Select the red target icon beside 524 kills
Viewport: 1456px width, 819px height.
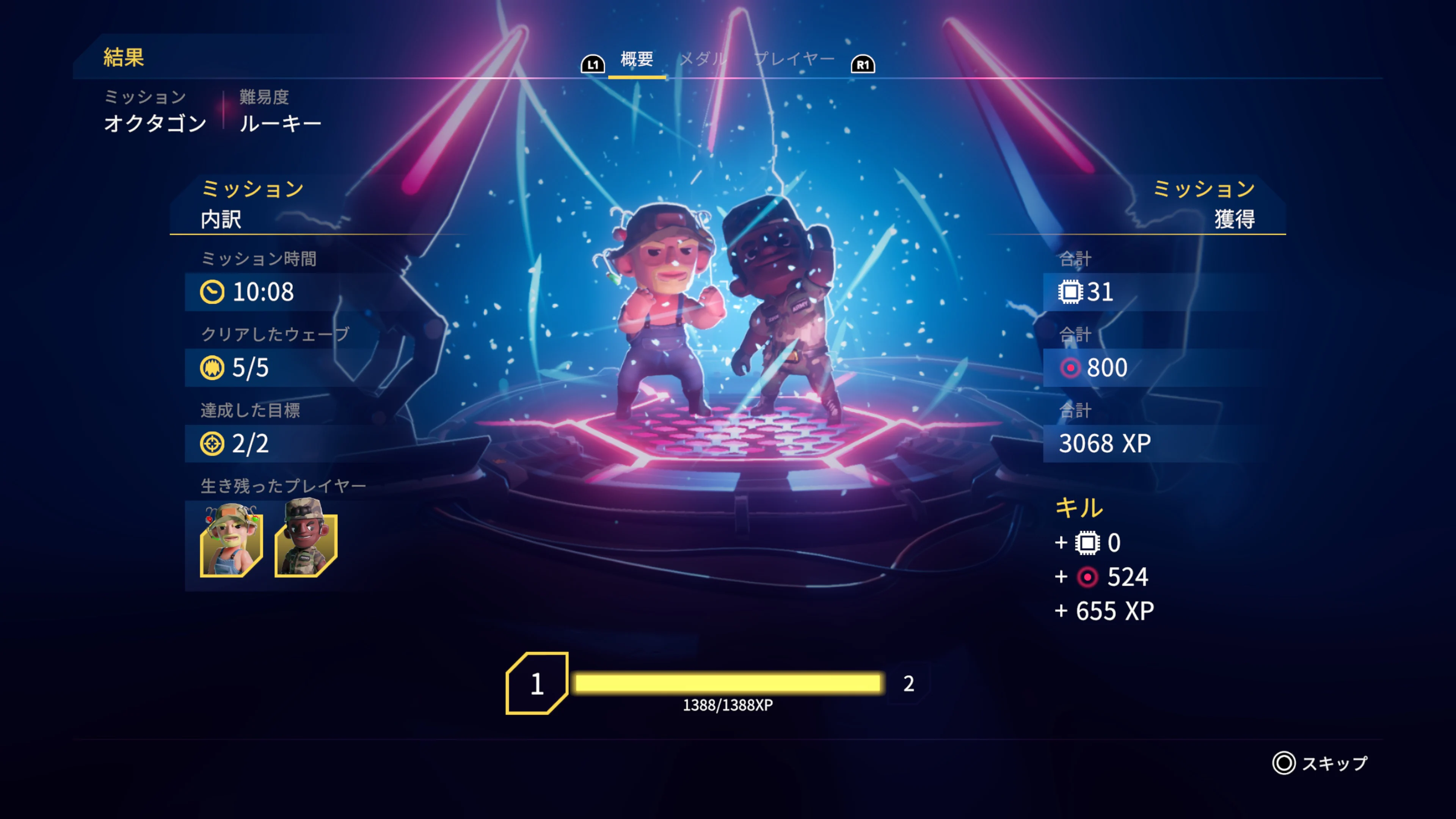1088,577
